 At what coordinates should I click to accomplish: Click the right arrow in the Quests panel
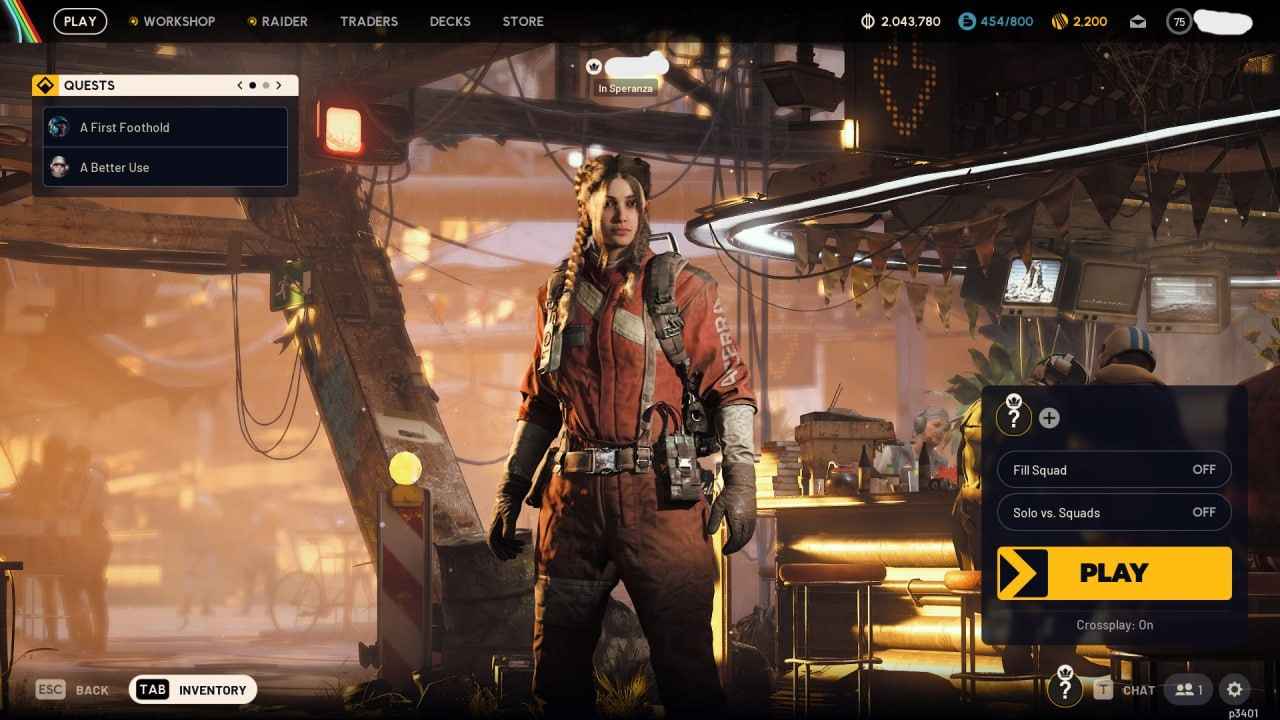click(x=279, y=85)
